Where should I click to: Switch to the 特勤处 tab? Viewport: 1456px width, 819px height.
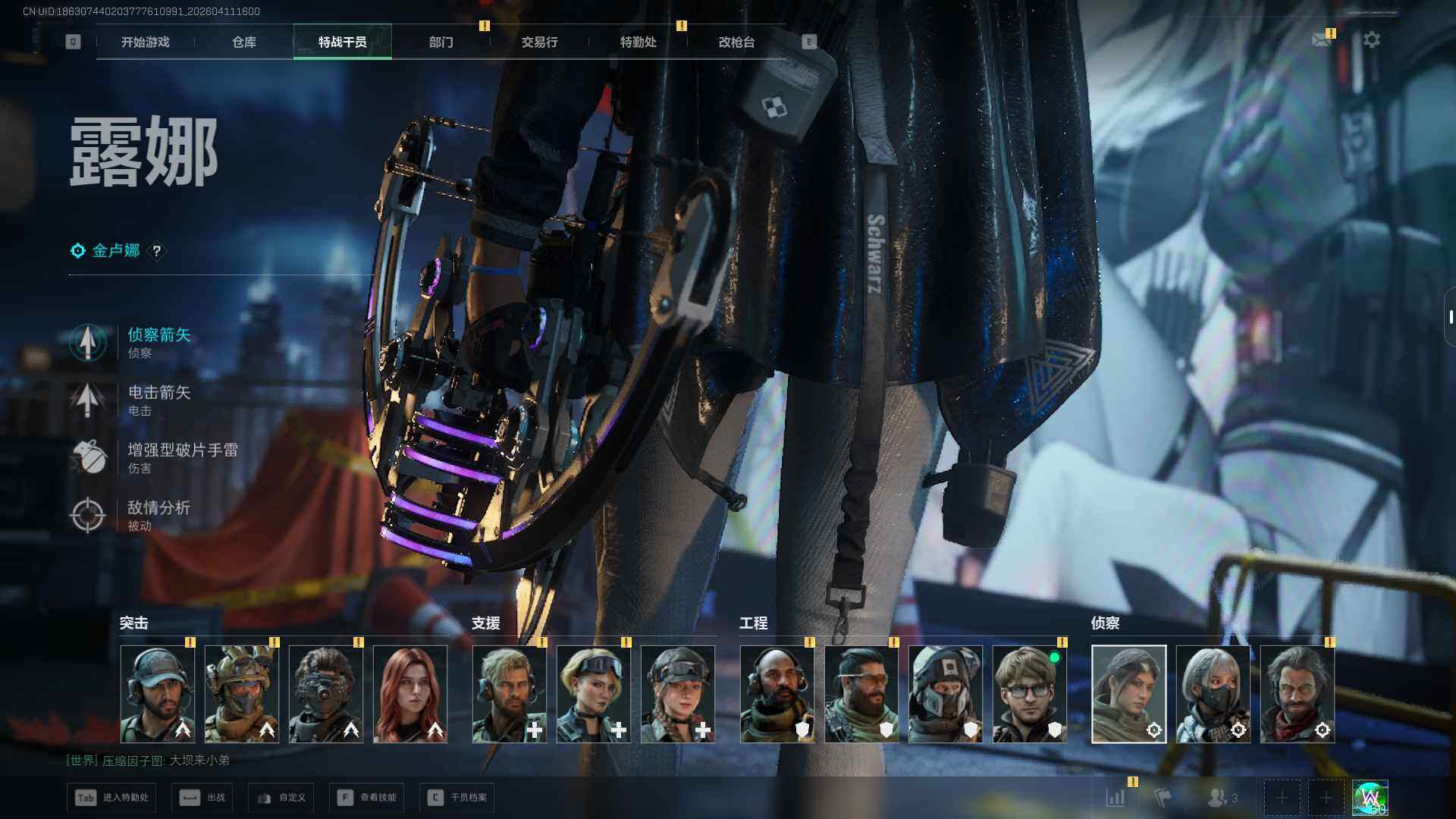638,42
